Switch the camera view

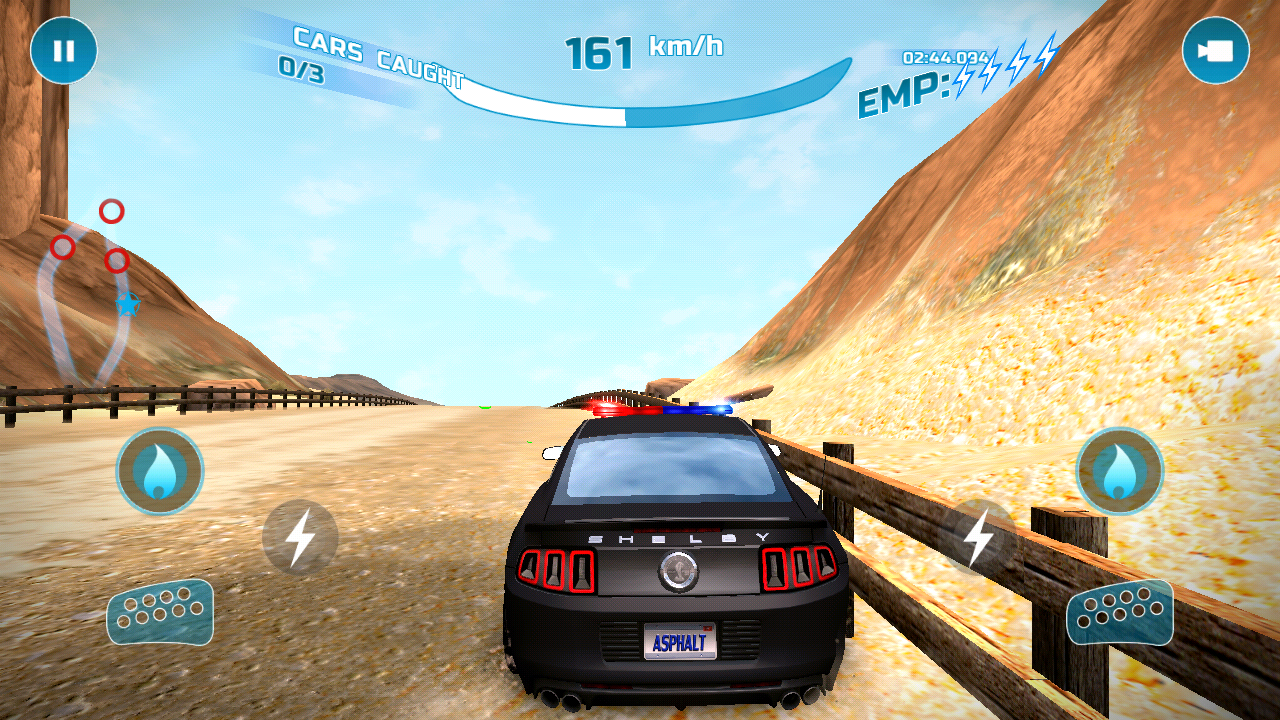coord(1215,50)
